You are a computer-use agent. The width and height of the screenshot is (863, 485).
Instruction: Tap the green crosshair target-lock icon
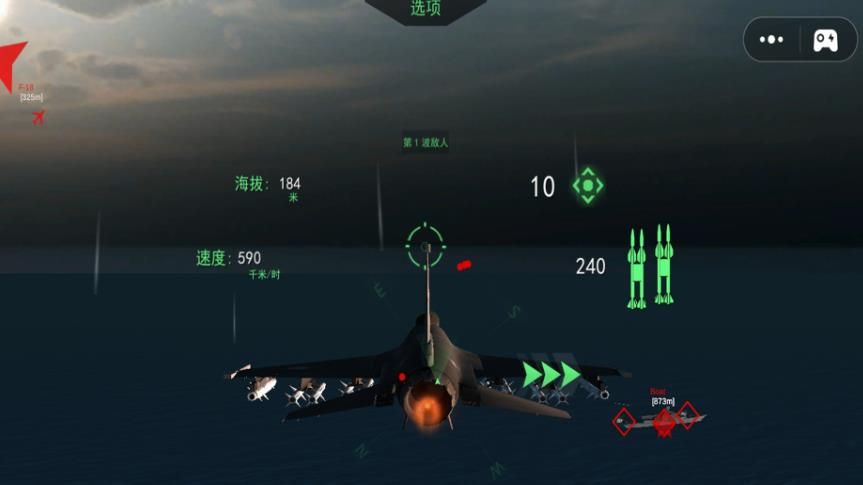[x=587, y=185]
